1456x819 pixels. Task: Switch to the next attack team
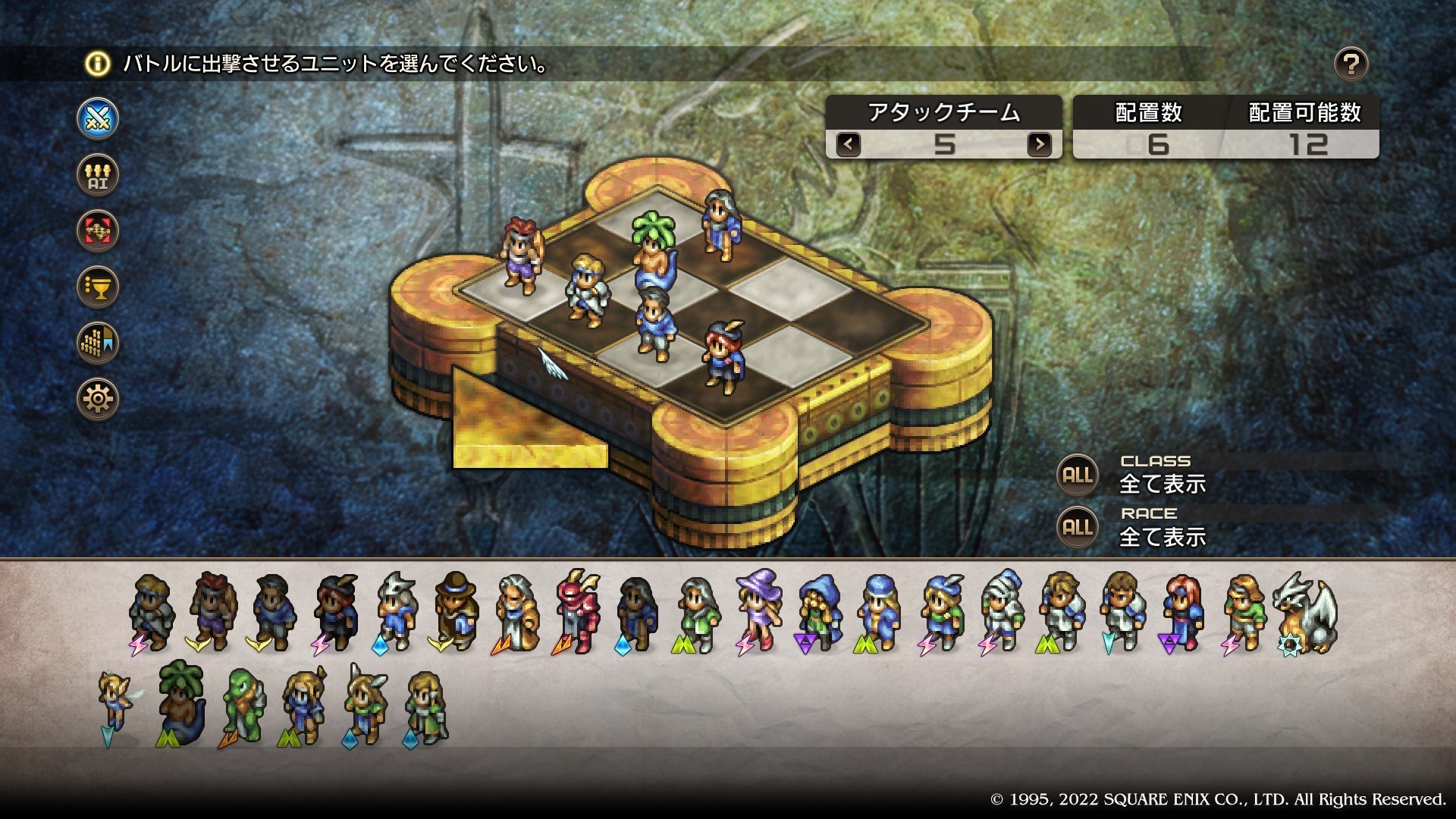(x=1039, y=143)
